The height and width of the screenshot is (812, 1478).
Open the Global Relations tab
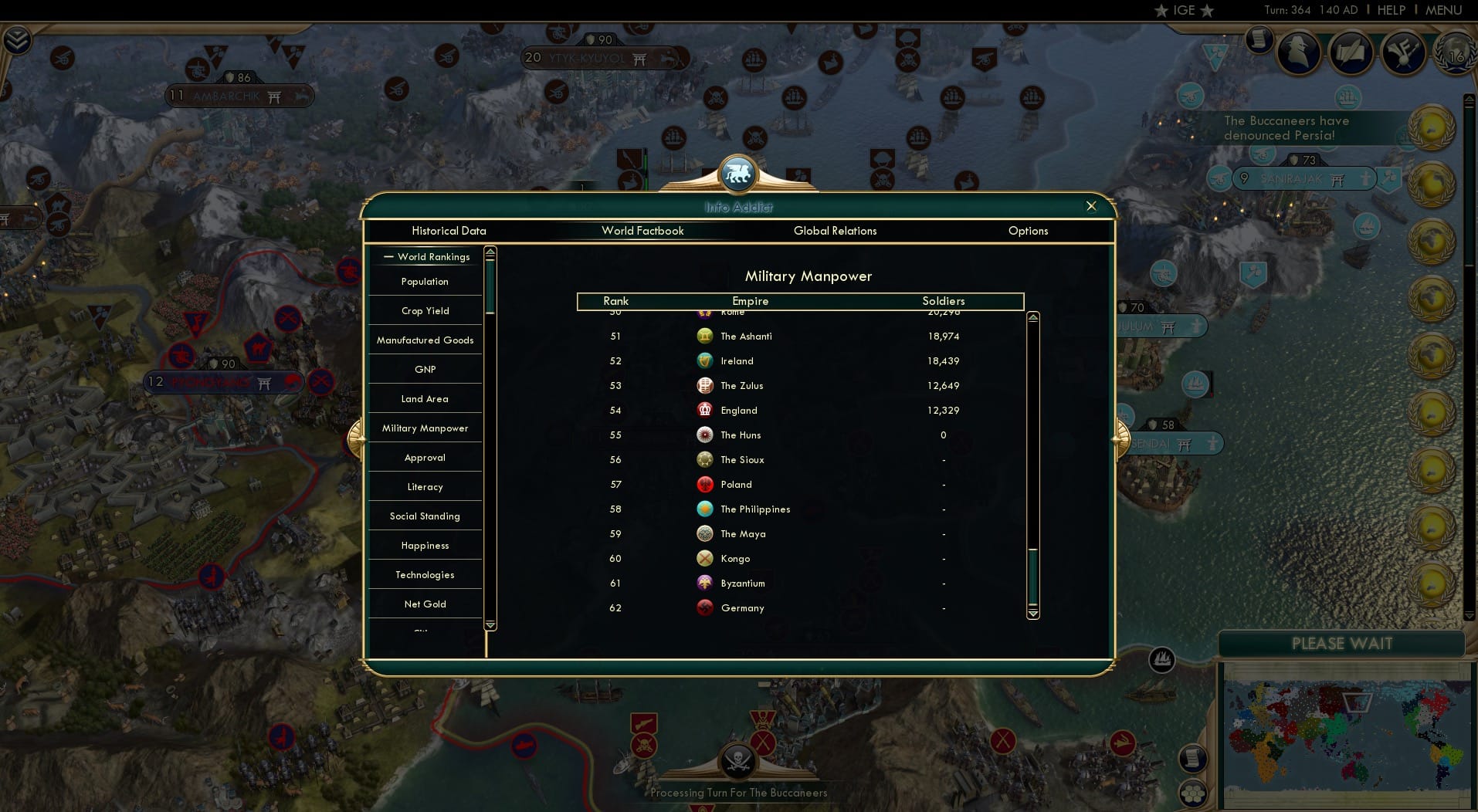[x=835, y=231]
